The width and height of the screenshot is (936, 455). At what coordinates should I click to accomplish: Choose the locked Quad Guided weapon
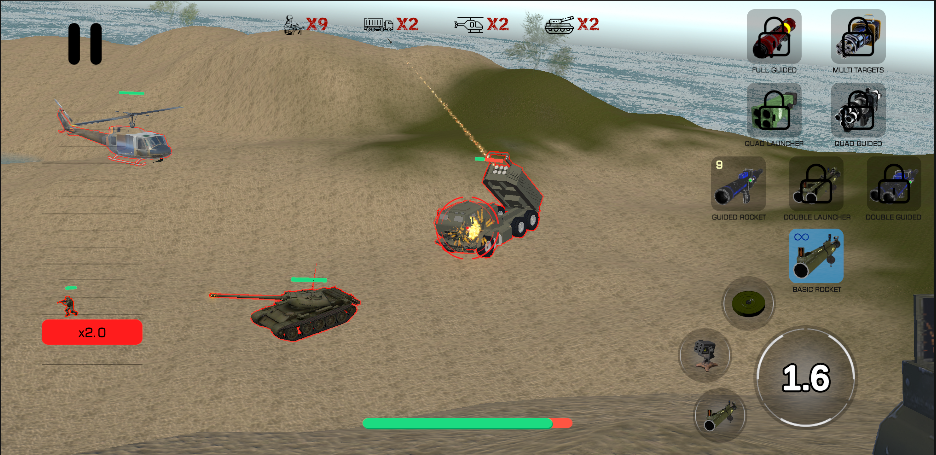[x=858, y=110]
